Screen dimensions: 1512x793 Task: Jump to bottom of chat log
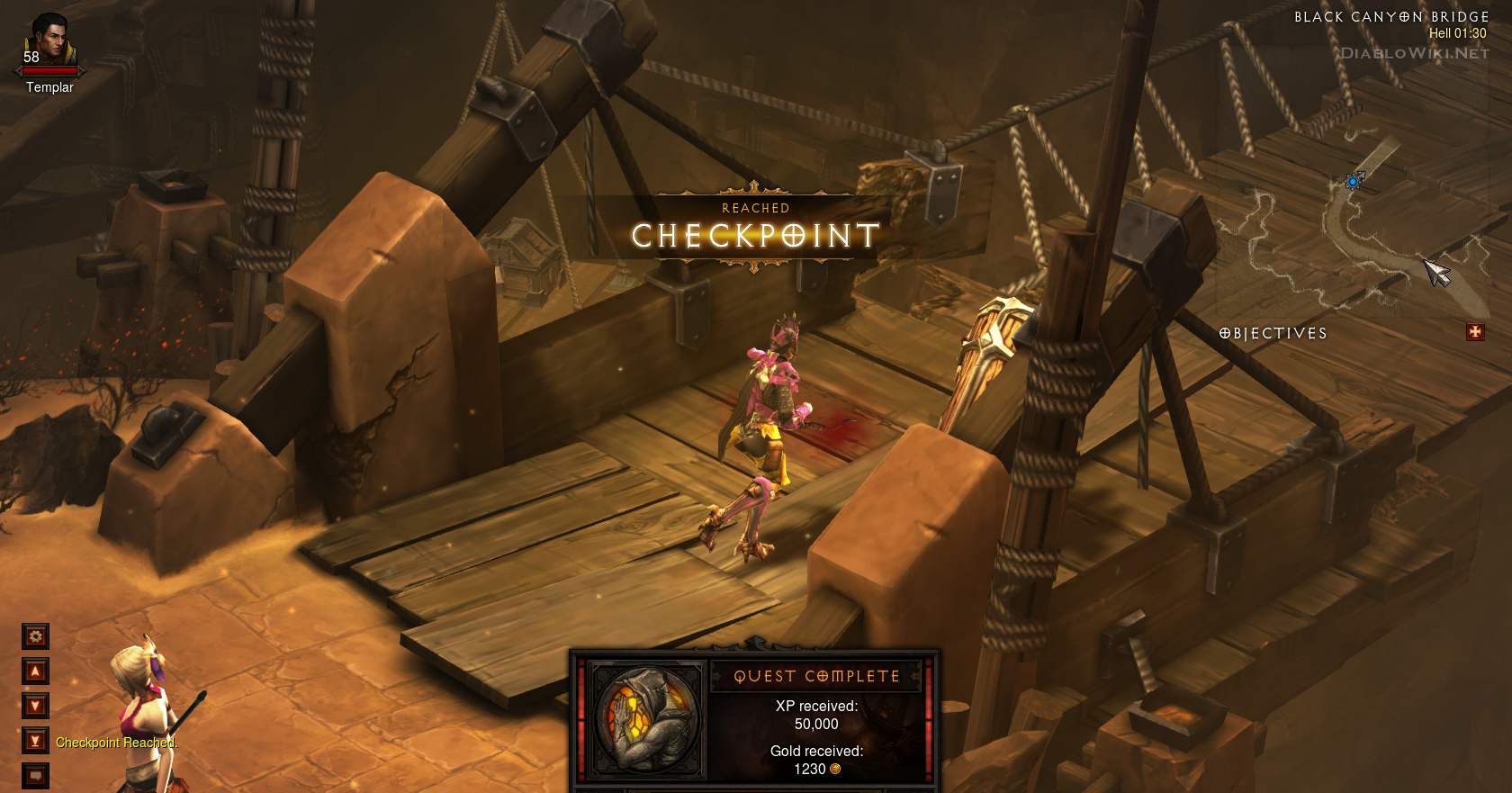click(x=36, y=741)
